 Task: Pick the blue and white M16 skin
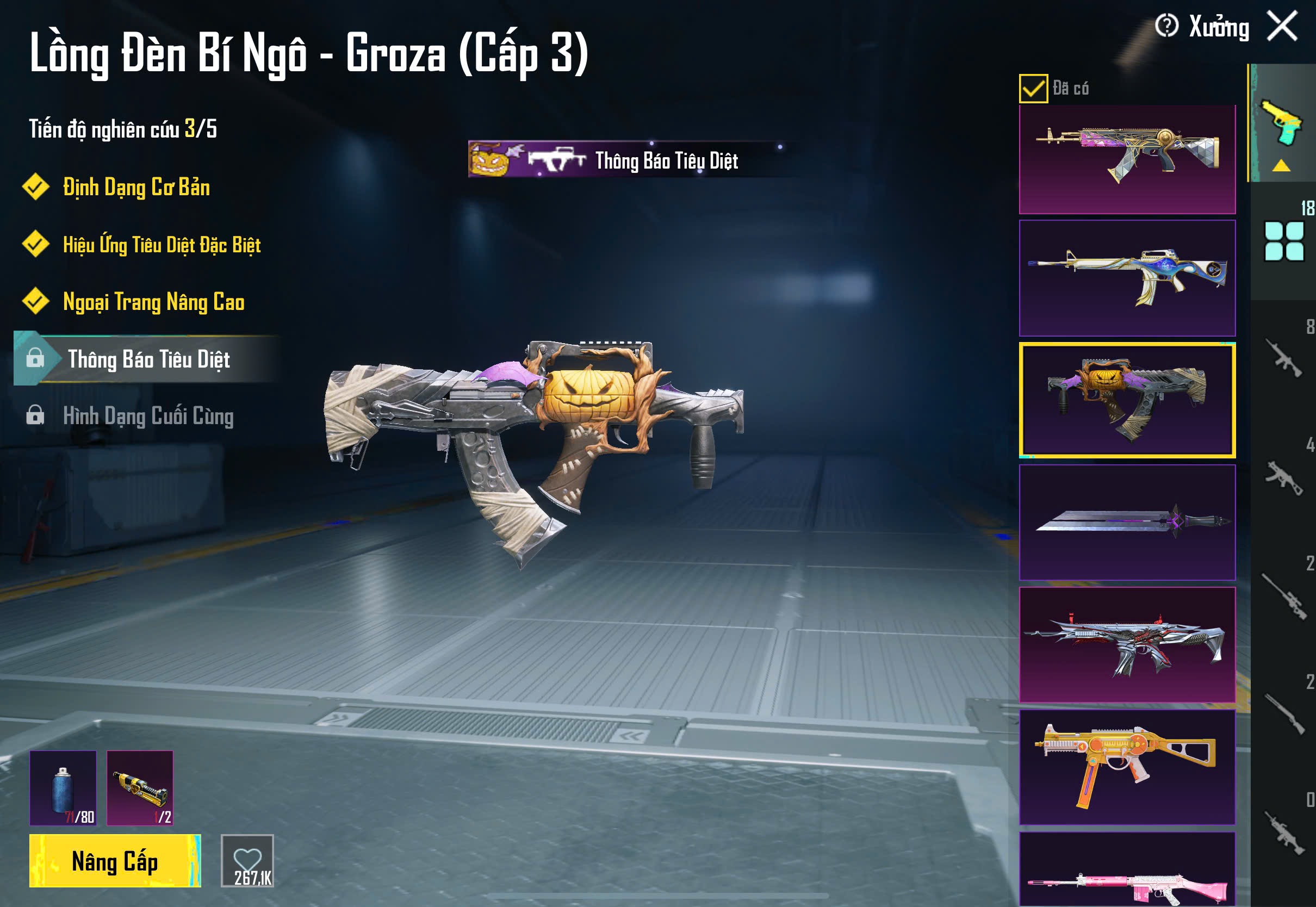(x=1127, y=278)
